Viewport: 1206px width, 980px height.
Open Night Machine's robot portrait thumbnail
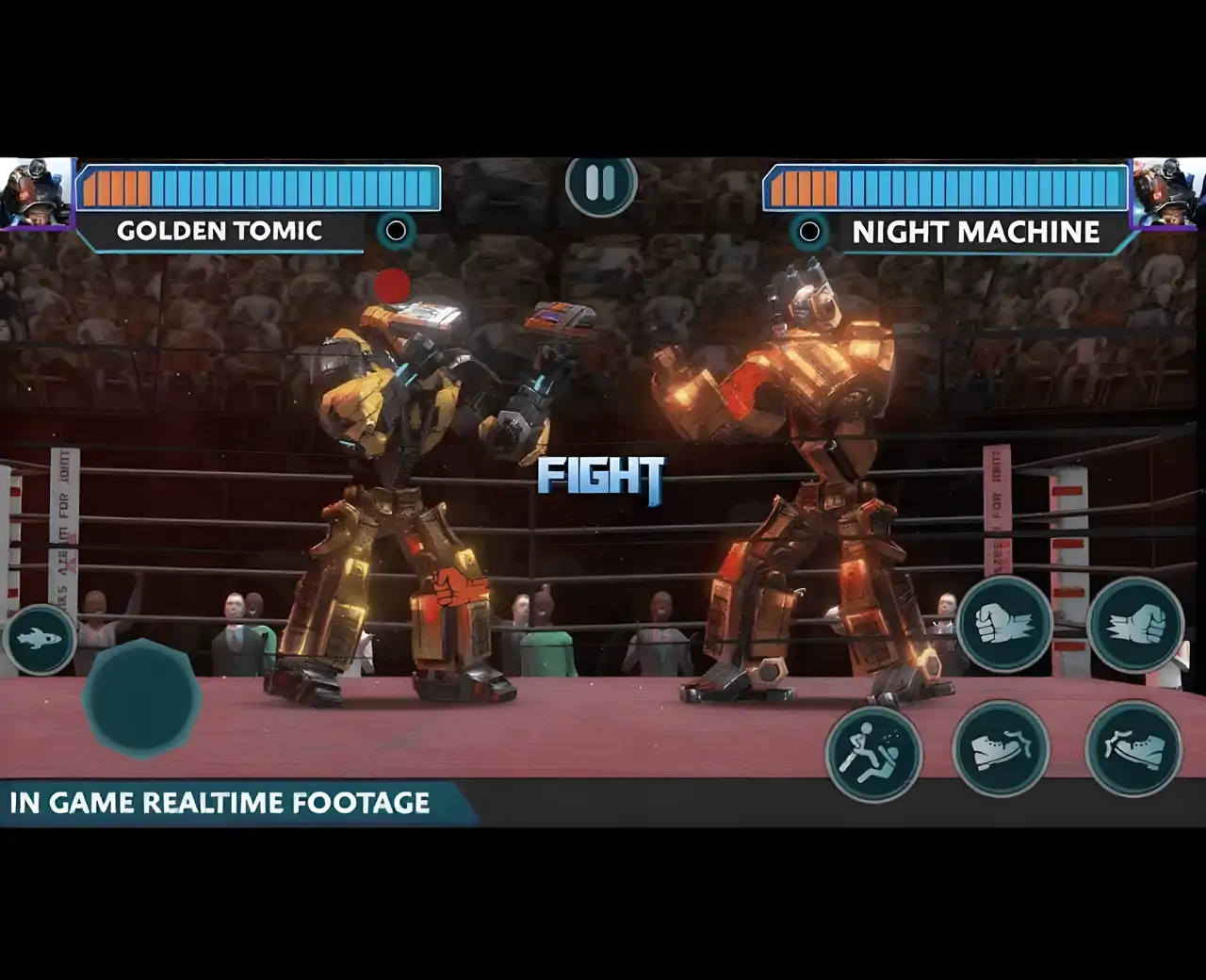[x=1168, y=193]
